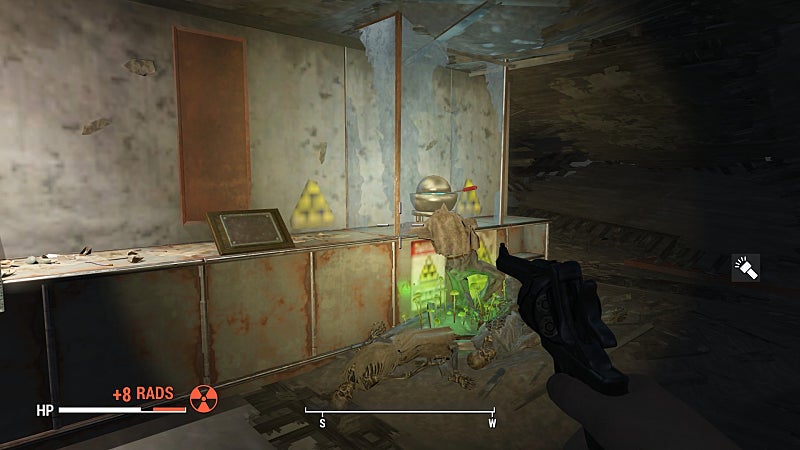The height and width of the screenshot is (450, 800).
Task: Click the compass bar showing S and W
Action: 400,412
